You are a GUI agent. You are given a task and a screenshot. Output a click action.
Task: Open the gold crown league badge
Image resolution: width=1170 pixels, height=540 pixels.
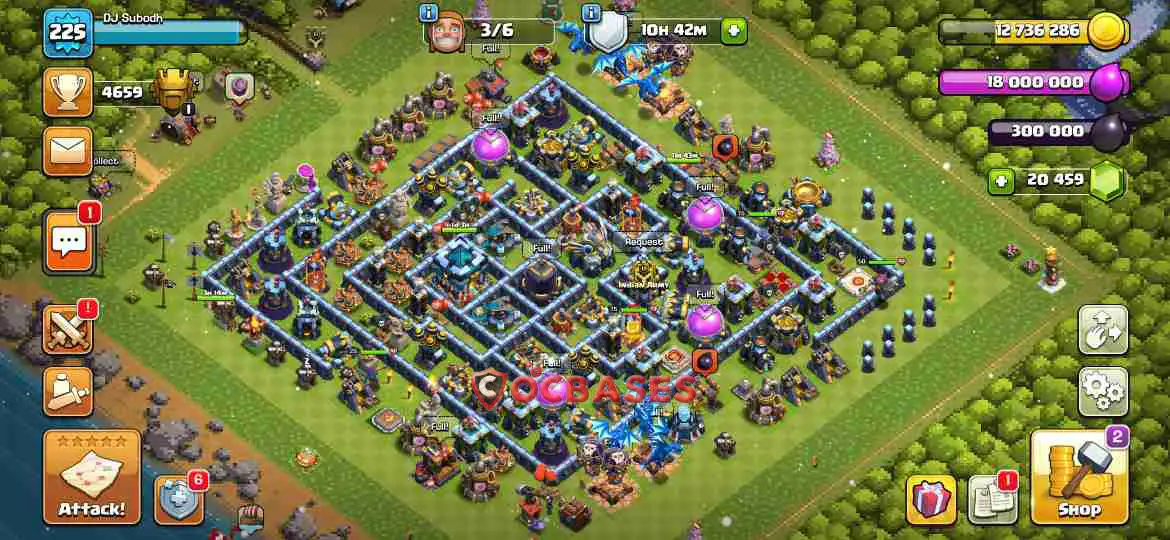[x=175, y=92]
